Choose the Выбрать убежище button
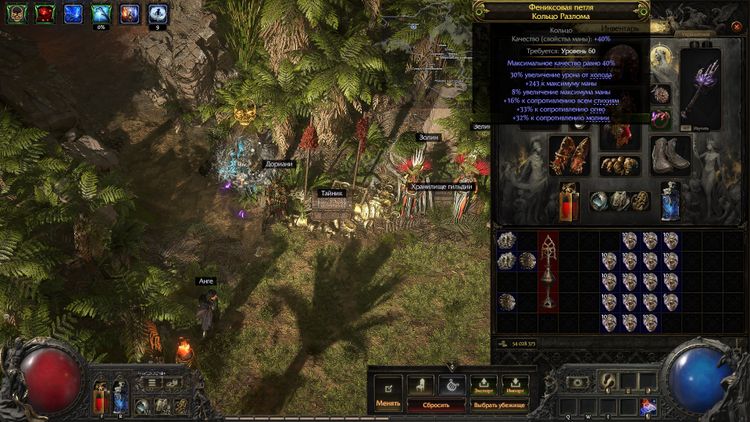This screenshot has height=422, width=750. coord(500,406)
